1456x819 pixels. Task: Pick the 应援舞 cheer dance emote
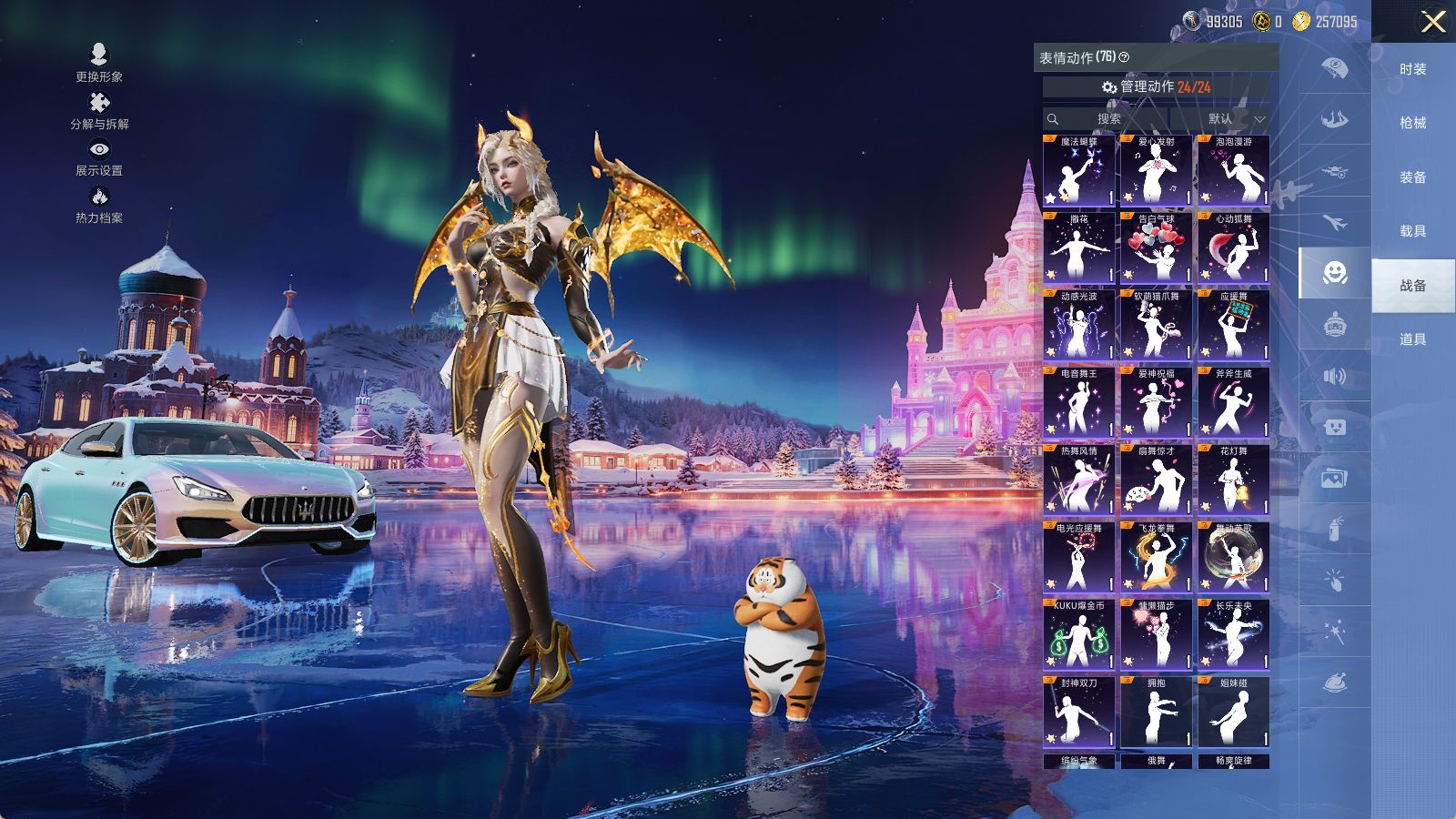coord(1233,325)
